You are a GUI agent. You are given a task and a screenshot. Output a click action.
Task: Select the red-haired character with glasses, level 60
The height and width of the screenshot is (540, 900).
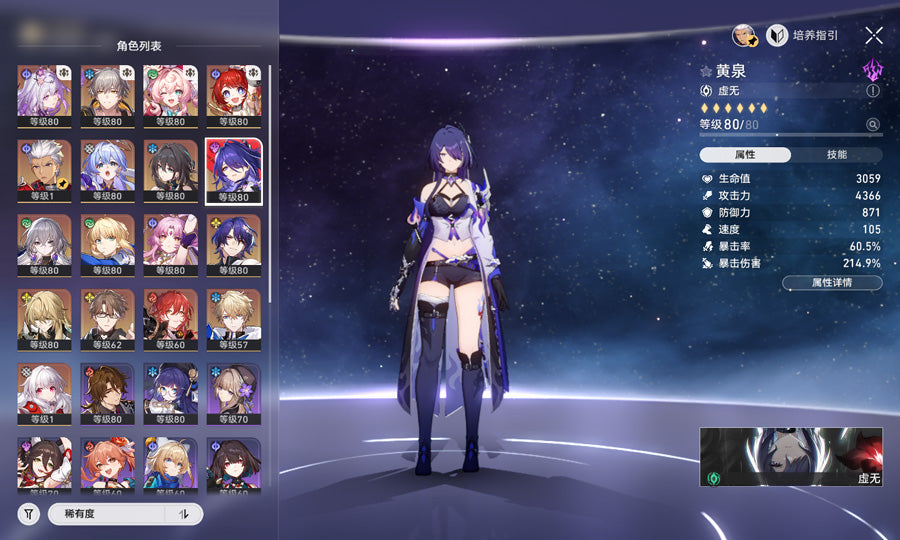tap(171, 318)
